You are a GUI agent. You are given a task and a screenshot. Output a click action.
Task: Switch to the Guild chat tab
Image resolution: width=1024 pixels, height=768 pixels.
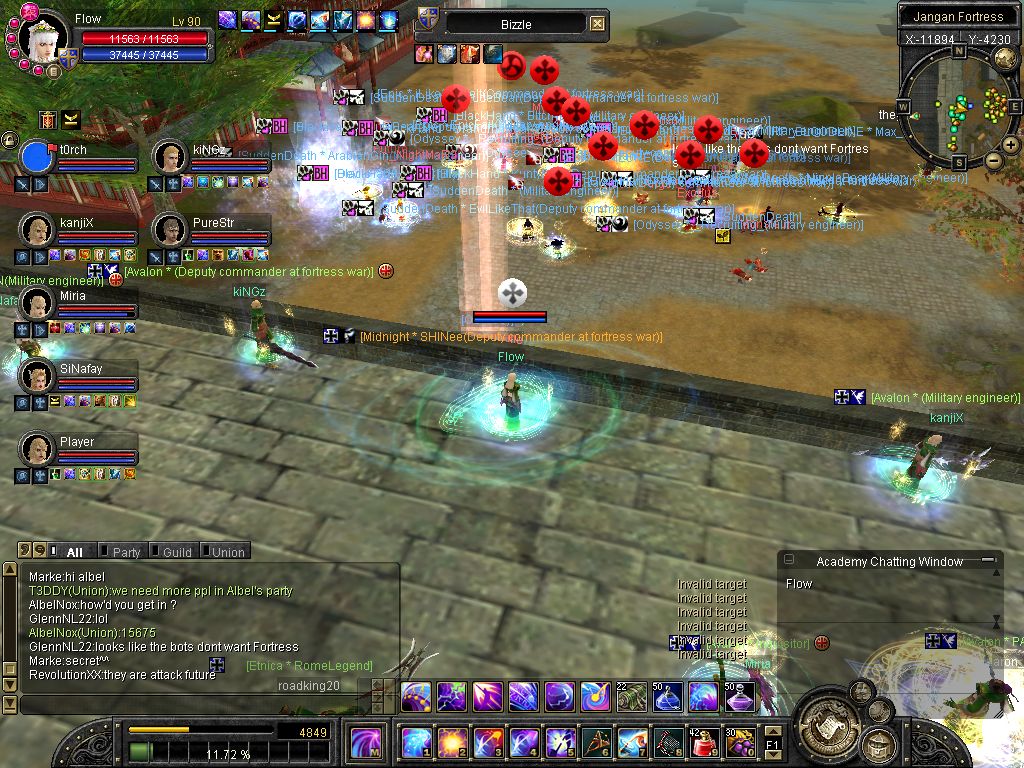tap(177, 552)
